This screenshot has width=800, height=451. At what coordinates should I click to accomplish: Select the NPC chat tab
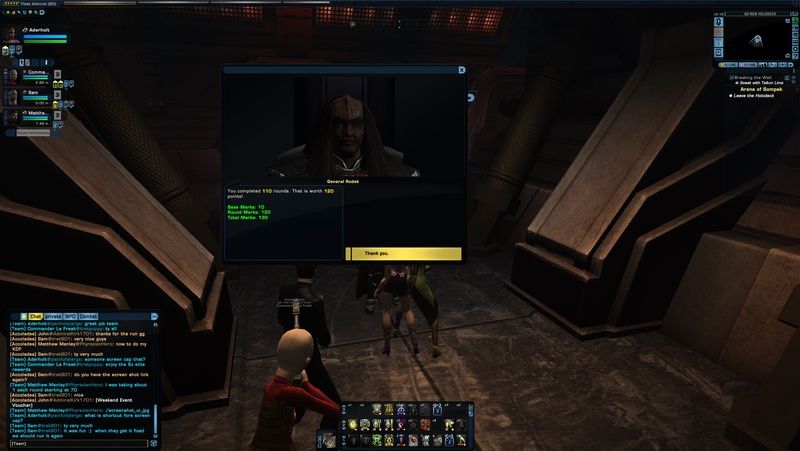pyautogui.click(x=70, y=316)
